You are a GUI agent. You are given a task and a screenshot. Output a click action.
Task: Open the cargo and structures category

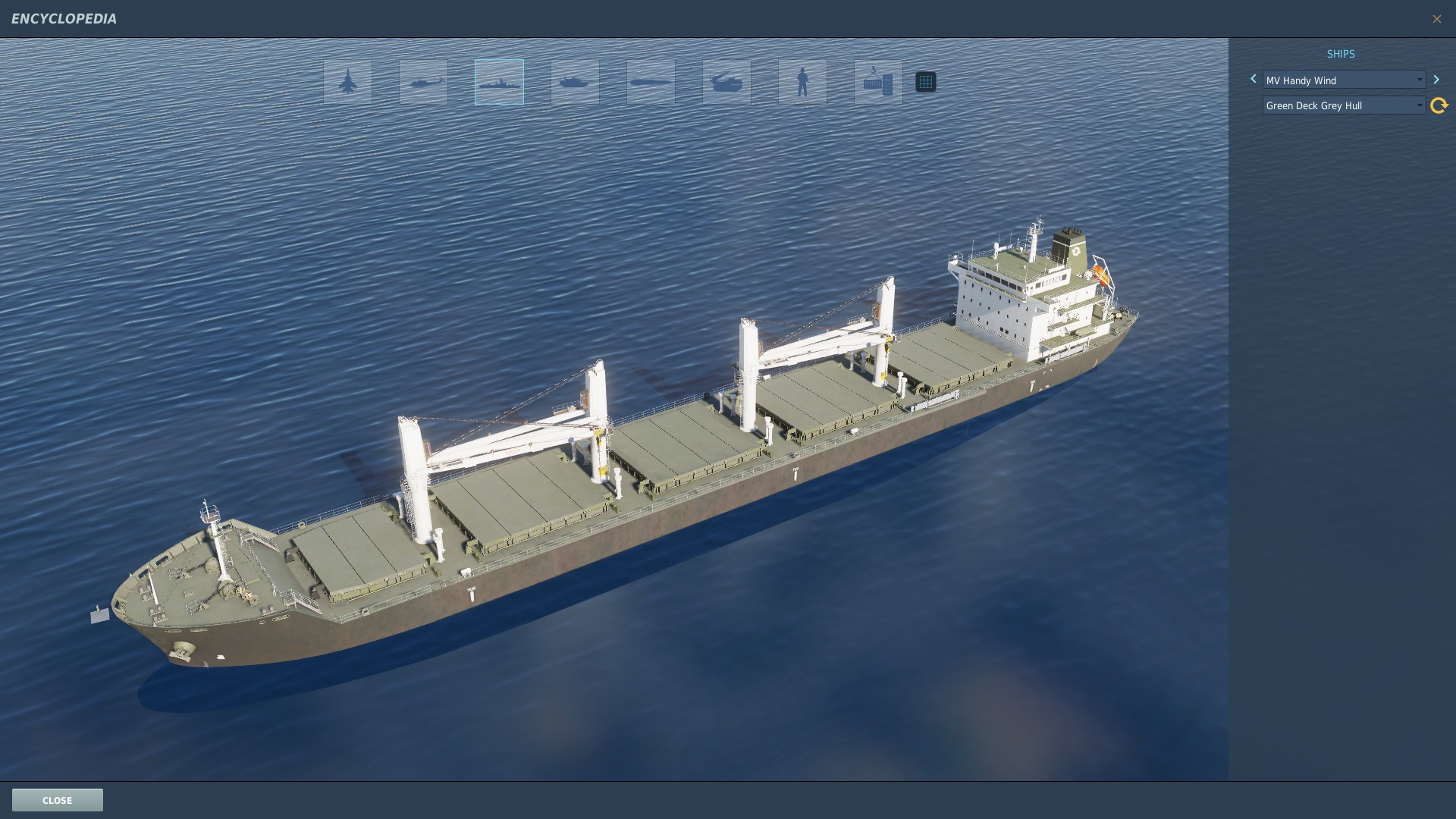tap(877, 82)
